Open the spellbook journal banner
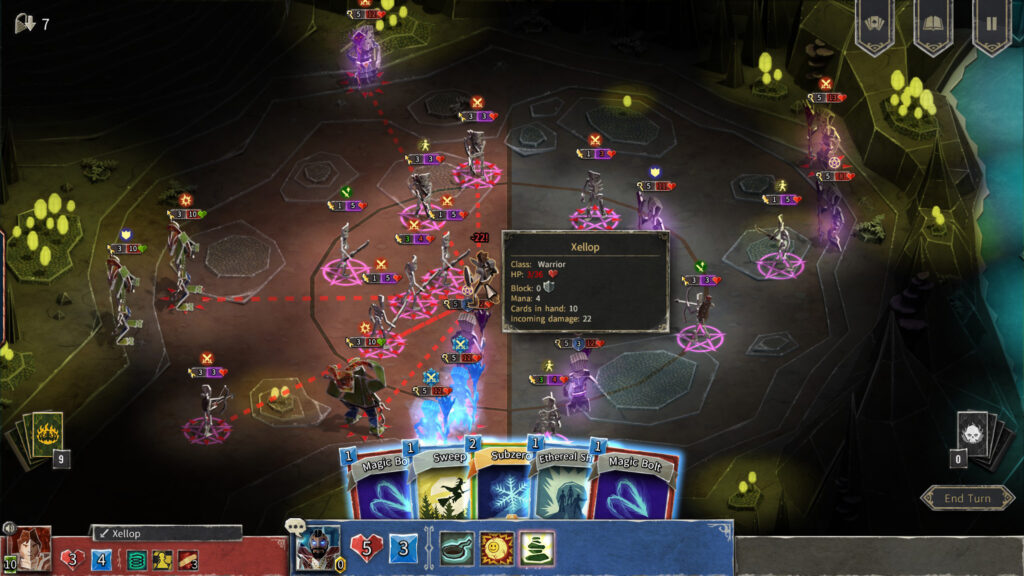This screenshot has width=1024, height=576. (933, 24)
